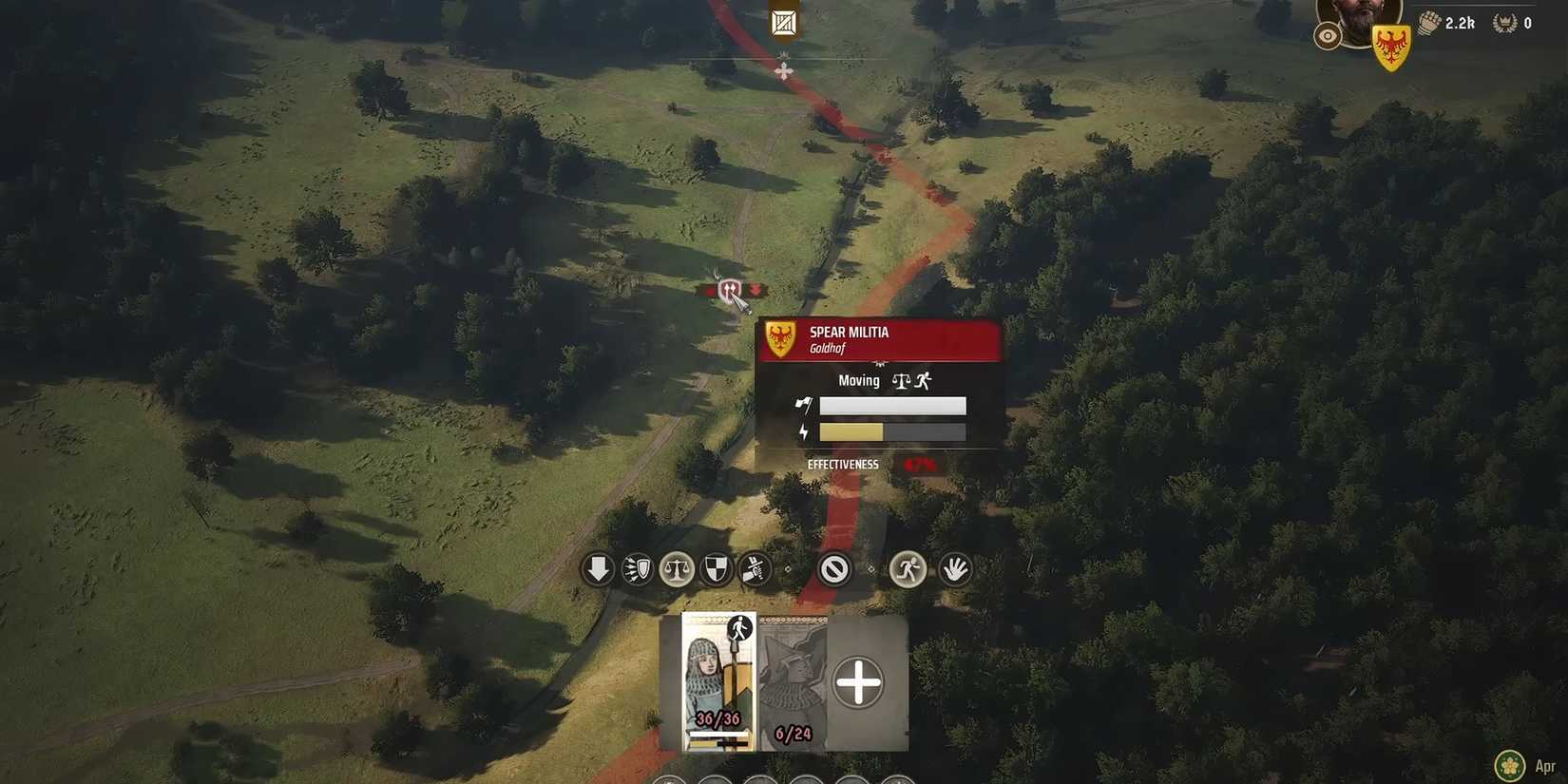The width and height of the screenshot is (1568, 784).
Task: Open the Spear Militia title banner
Action: pyautogui.click(x=879, y=339)
